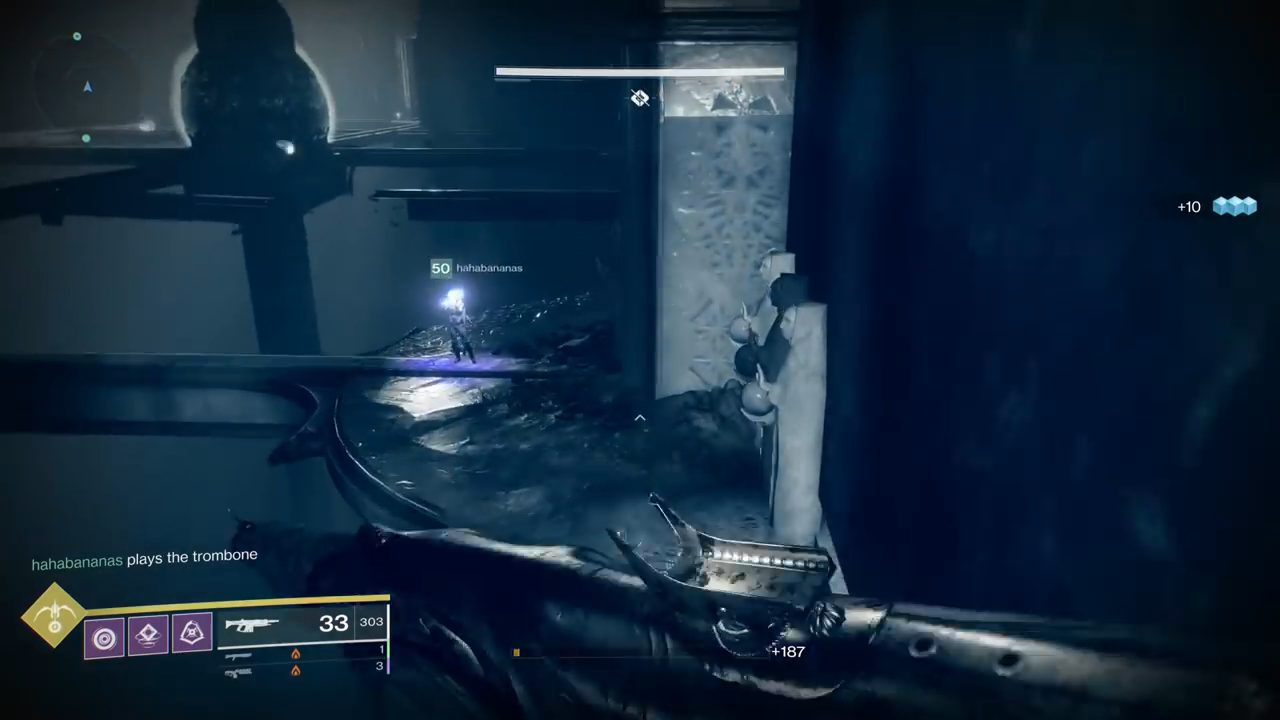The width and height of the screenshot is (1280, 720).
Task: Switch to the energy weapon with 1 ammo
Action: pos(238,655)
